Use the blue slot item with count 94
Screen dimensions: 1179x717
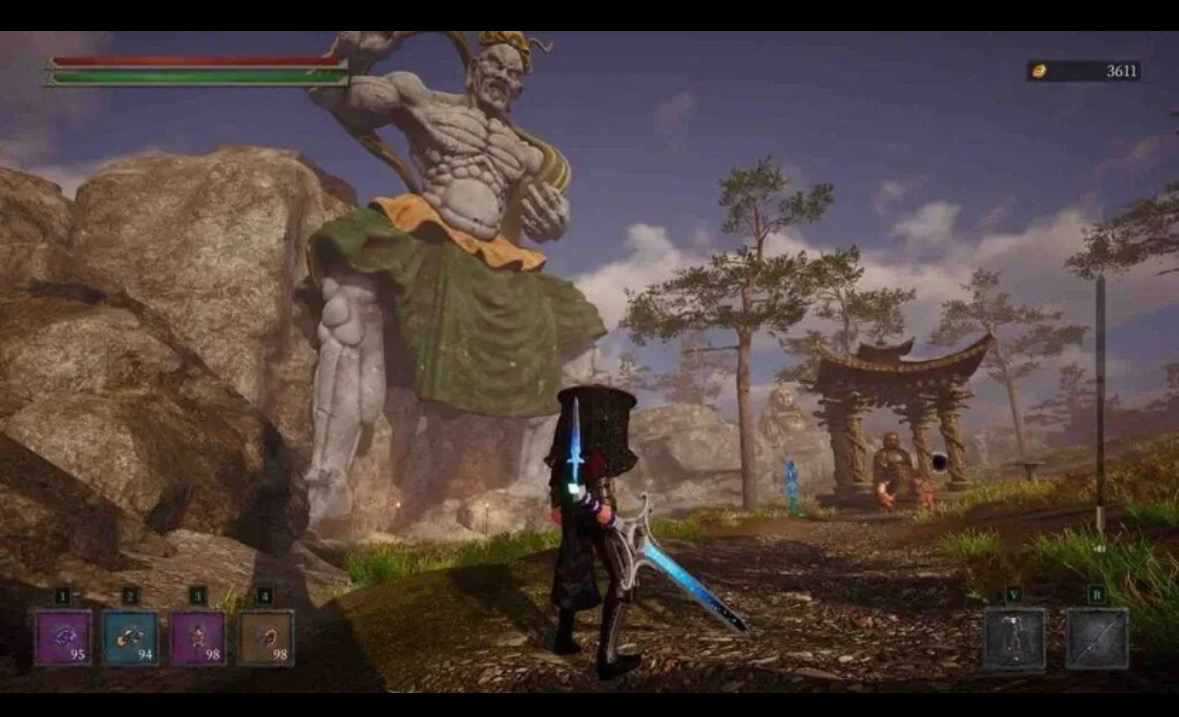click(130, 638)
